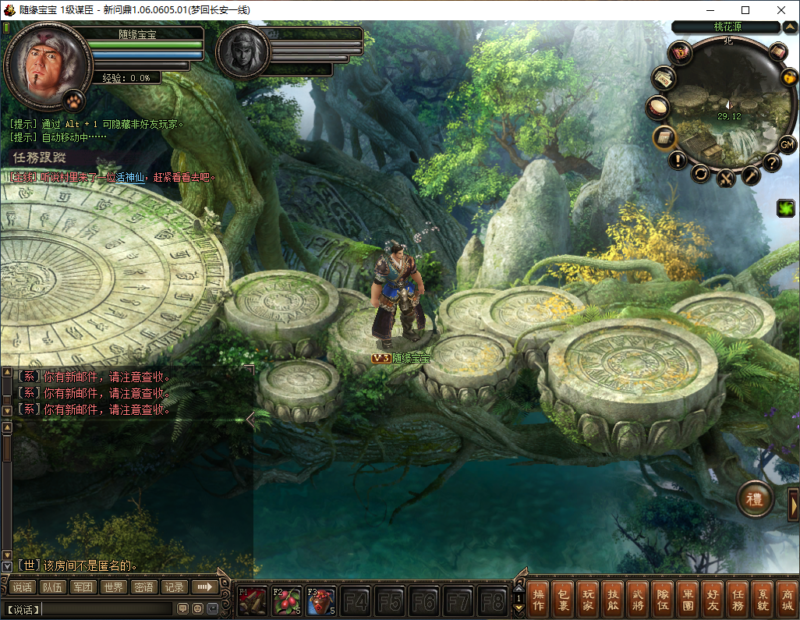Open the 任務 quest menu button
This screenshot has width=800, height=620.
pyautogui.click(x=738, y=598)
